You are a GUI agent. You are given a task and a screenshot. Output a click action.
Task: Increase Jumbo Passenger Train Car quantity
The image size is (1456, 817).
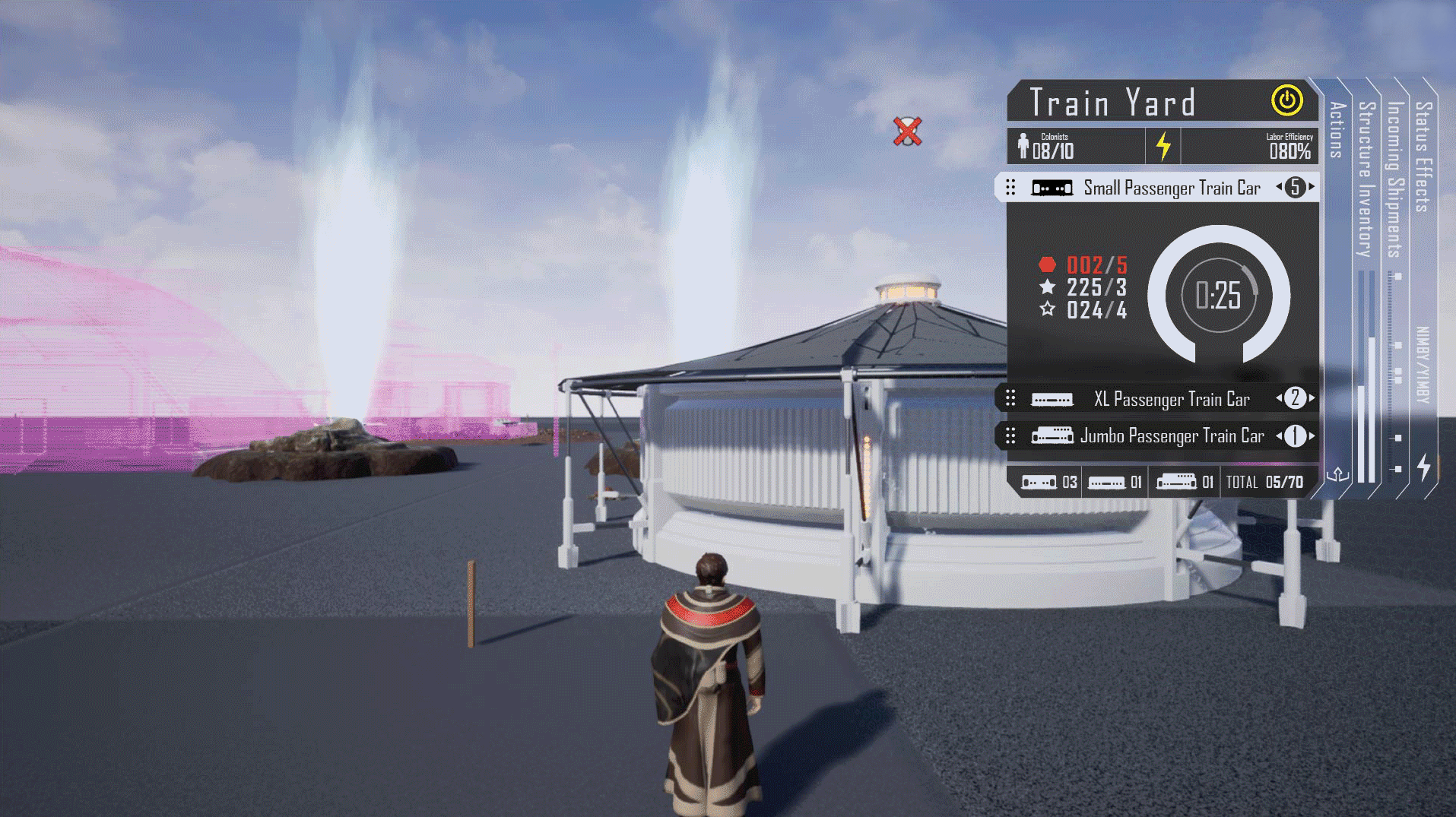click(x=1312, y=436)
